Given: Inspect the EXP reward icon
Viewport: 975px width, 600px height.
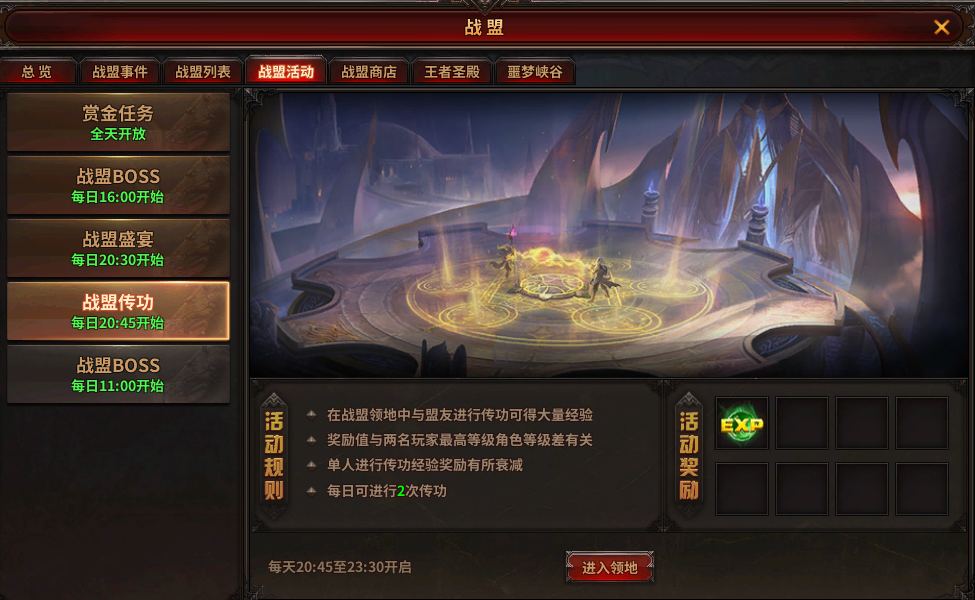Looking at the screenshot, I should 742,424.
